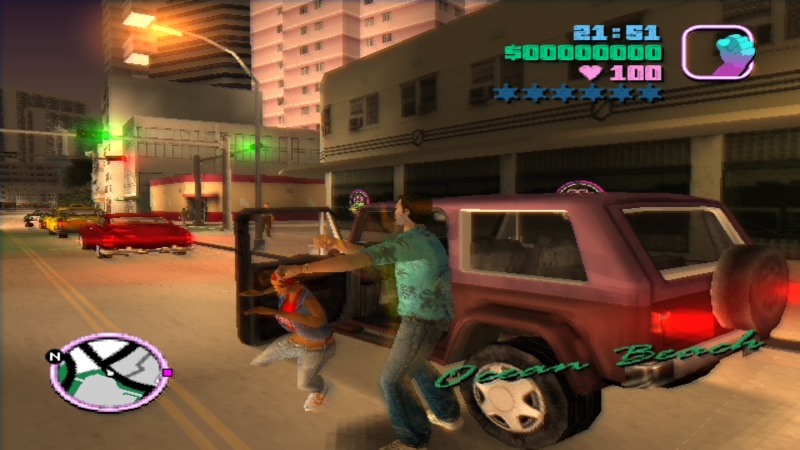Select the fist weapon icon

717,52
